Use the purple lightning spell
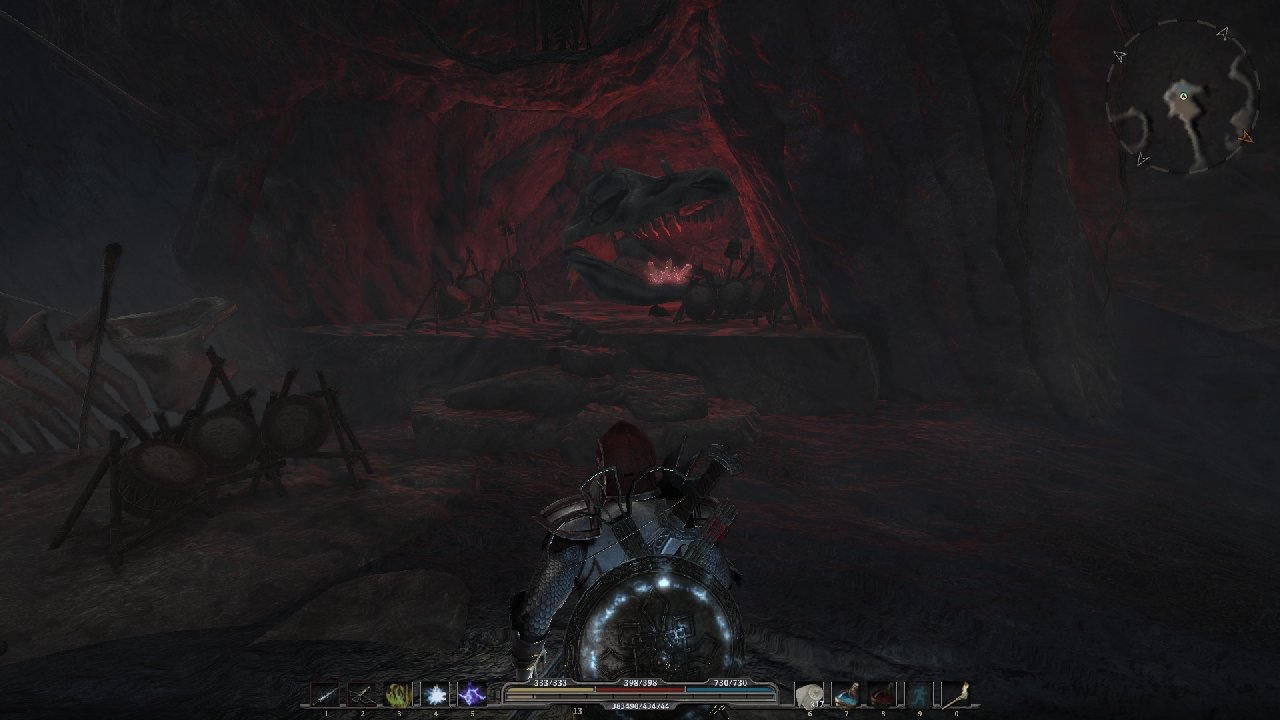 471,694
